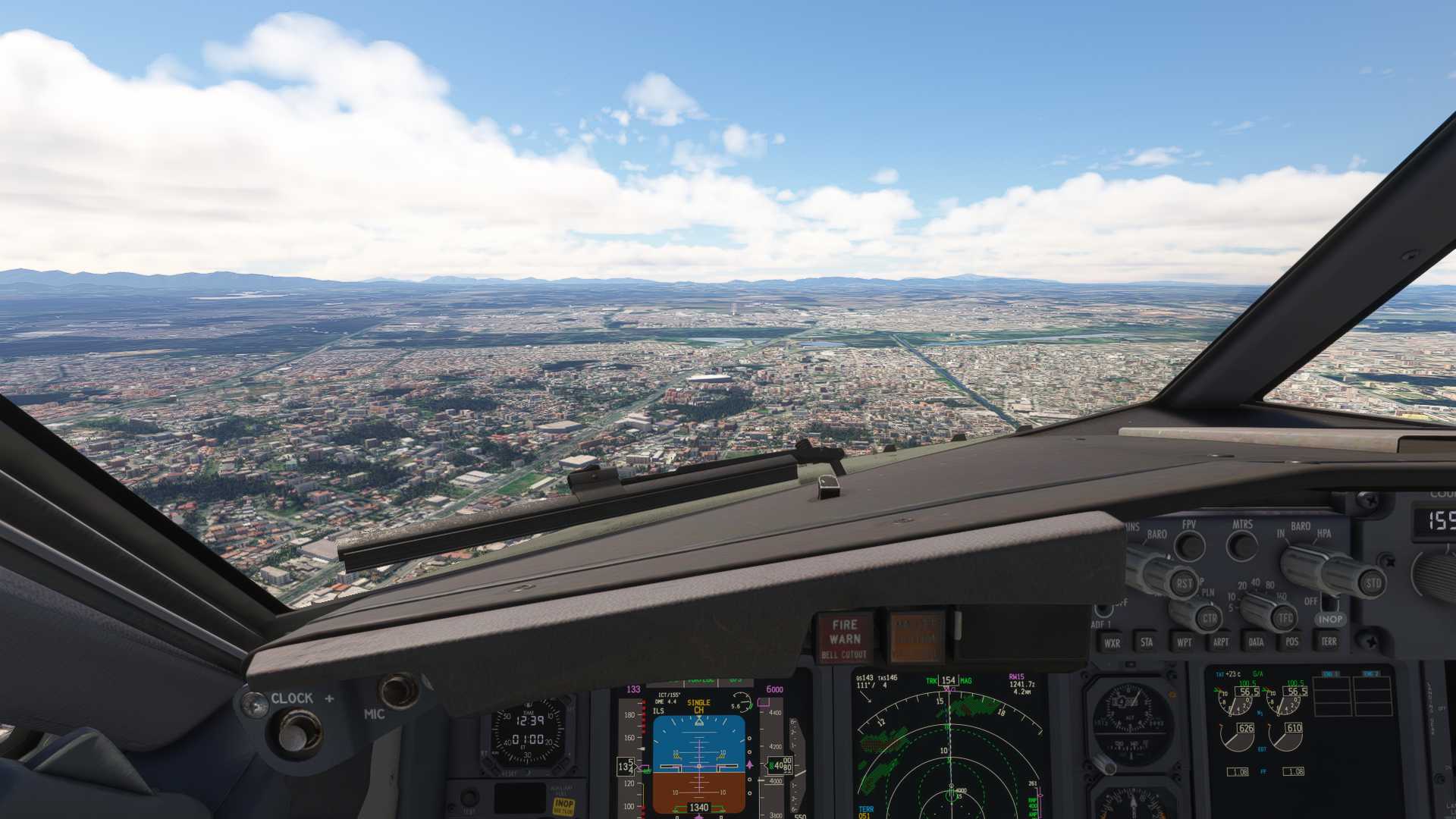
Task: Toggle centered map mode with the CTR button
Action: (x=1210, y=617)
